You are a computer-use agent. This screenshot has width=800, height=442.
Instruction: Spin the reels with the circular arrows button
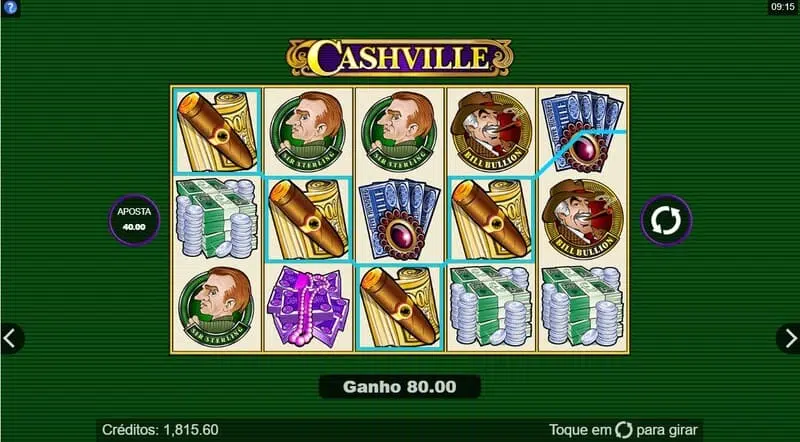[667, 219]
